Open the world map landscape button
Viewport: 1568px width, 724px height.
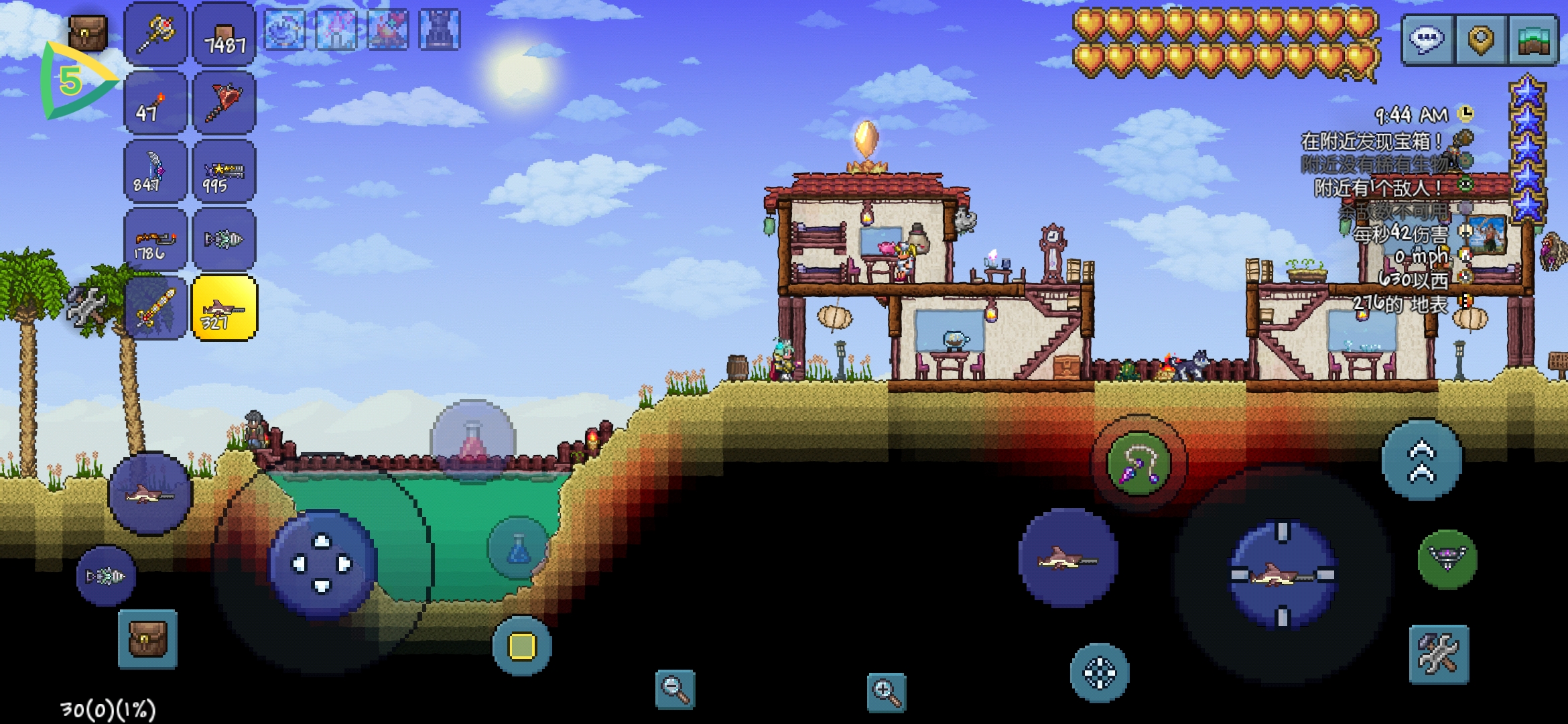coord(1533,40)
